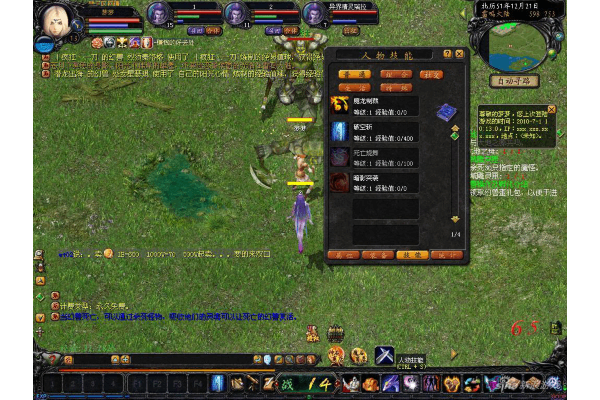
Task: Select the second party member portrait
Action: pyautogui.click(x=235, y=13)
